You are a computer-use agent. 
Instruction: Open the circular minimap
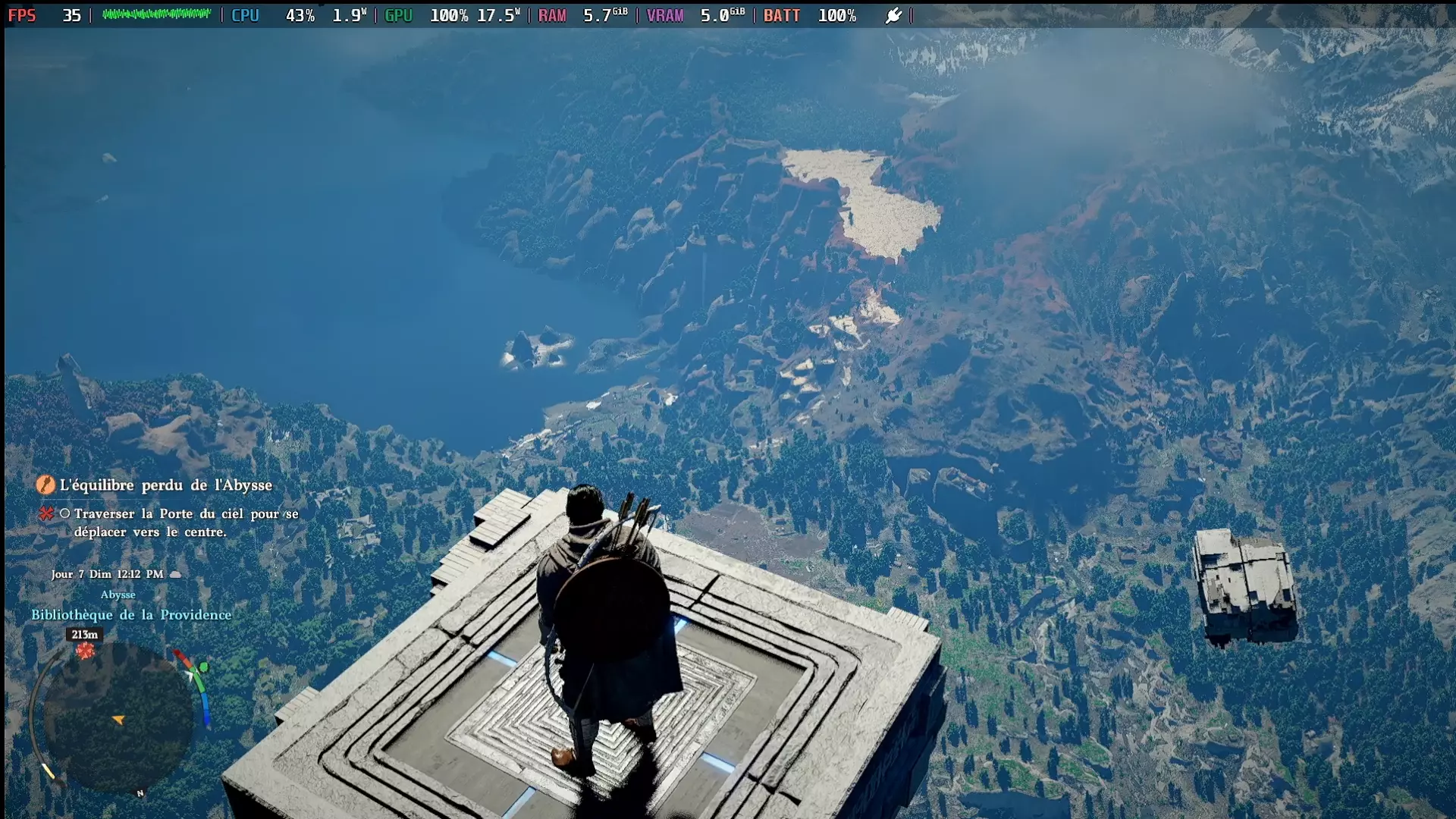(118, 717)
